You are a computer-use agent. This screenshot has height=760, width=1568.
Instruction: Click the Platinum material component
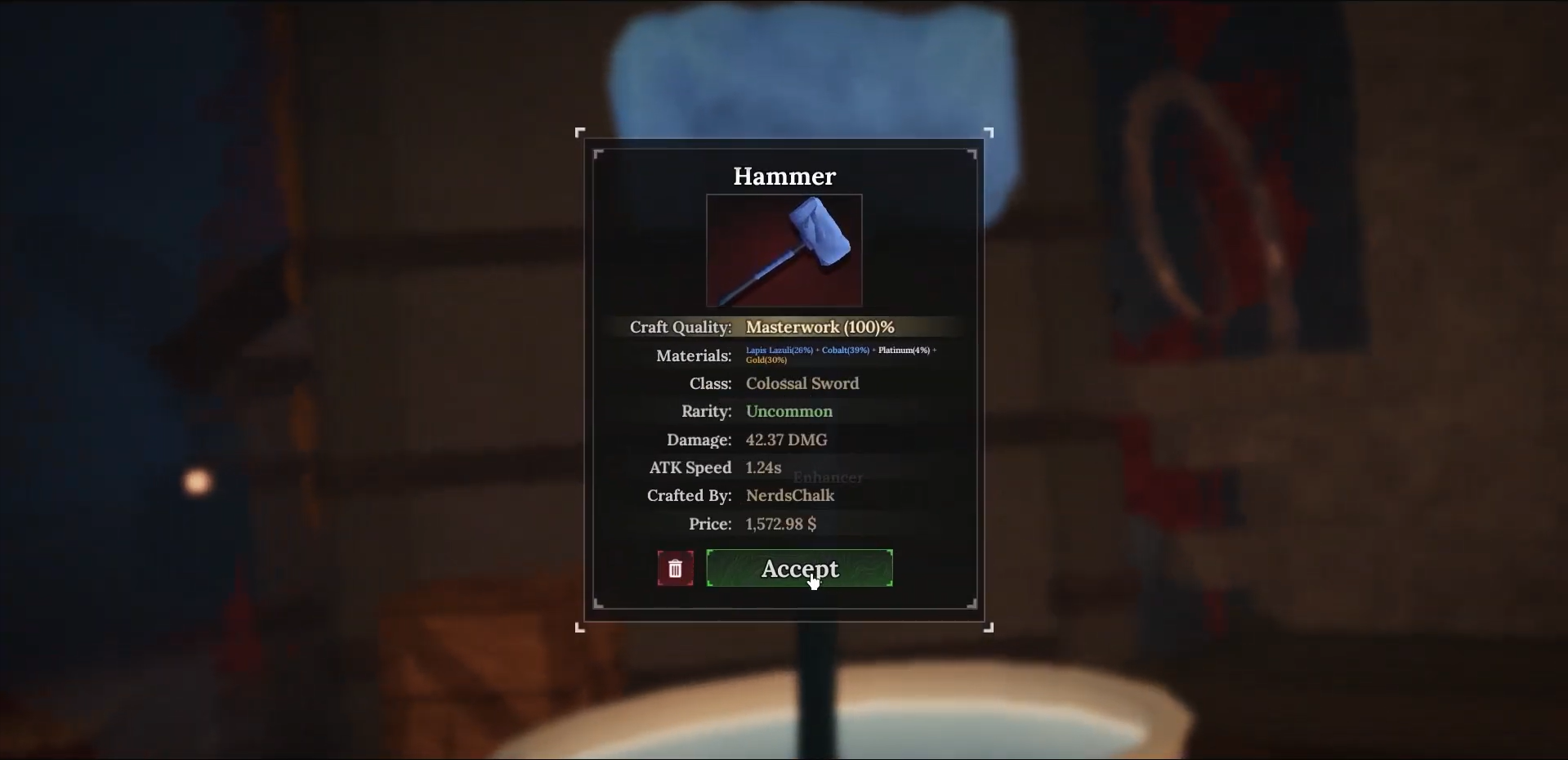point(902,350)
